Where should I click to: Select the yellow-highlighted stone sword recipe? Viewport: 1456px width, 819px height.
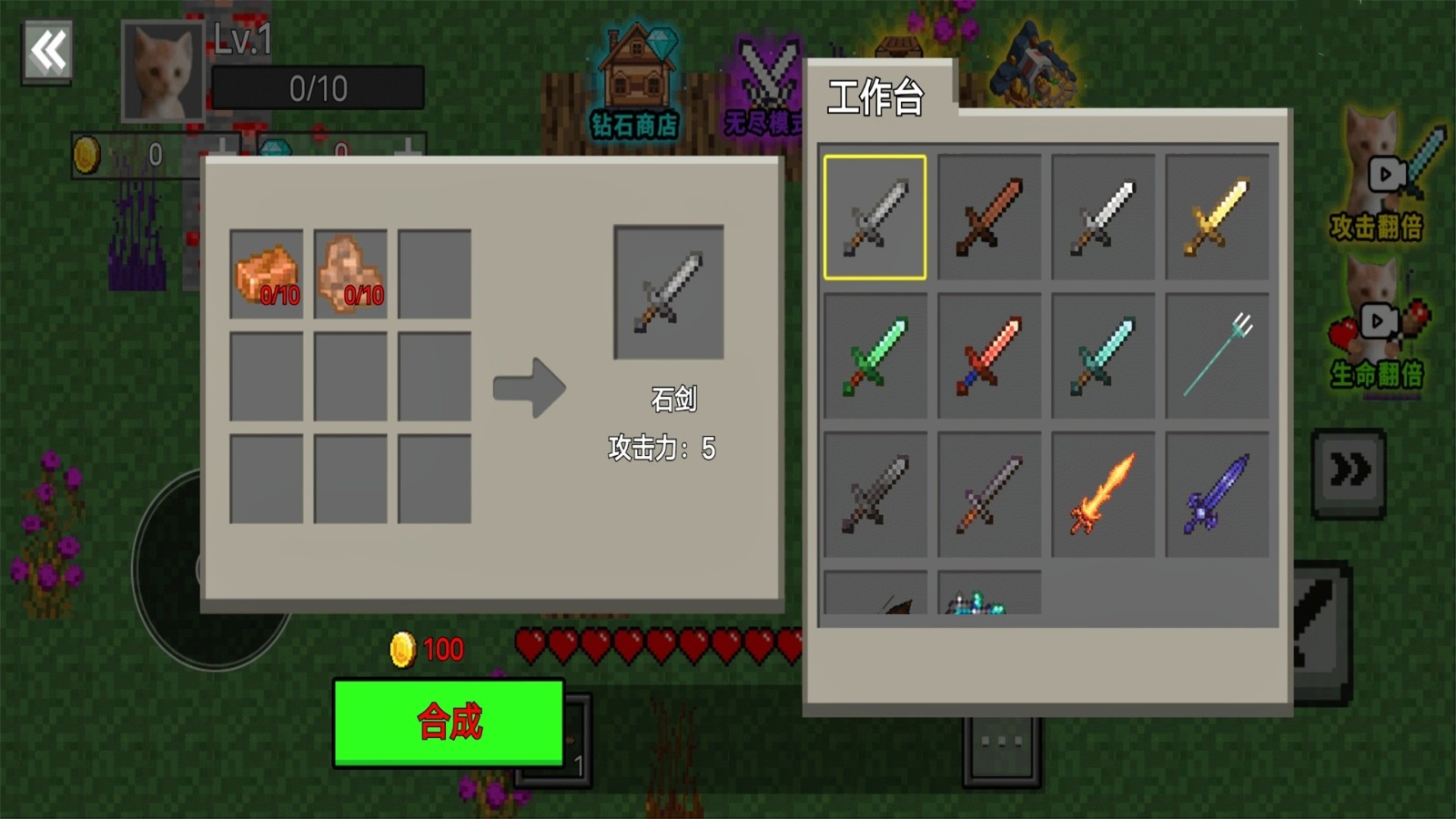point(875,217)
